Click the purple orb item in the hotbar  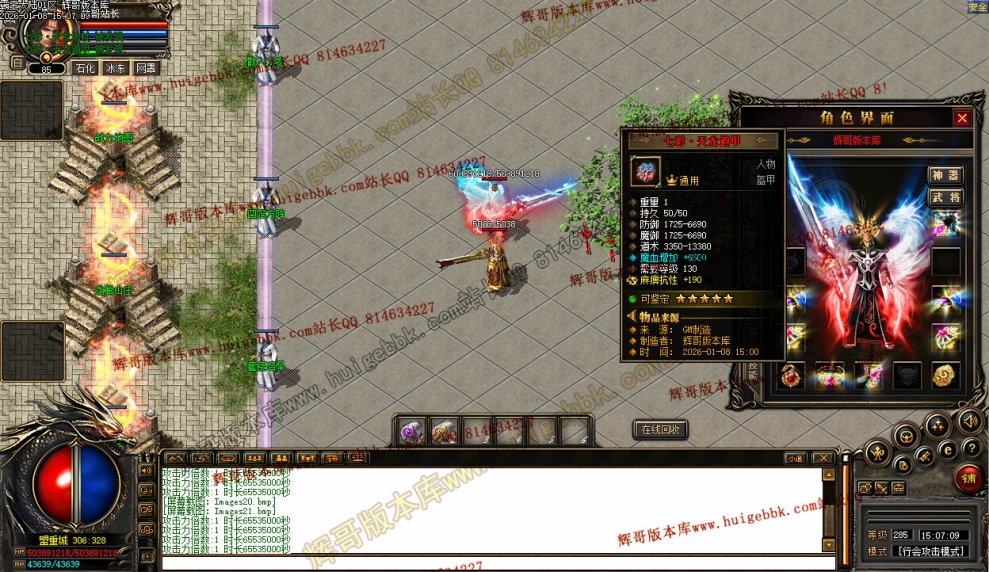tap(413, 432)
